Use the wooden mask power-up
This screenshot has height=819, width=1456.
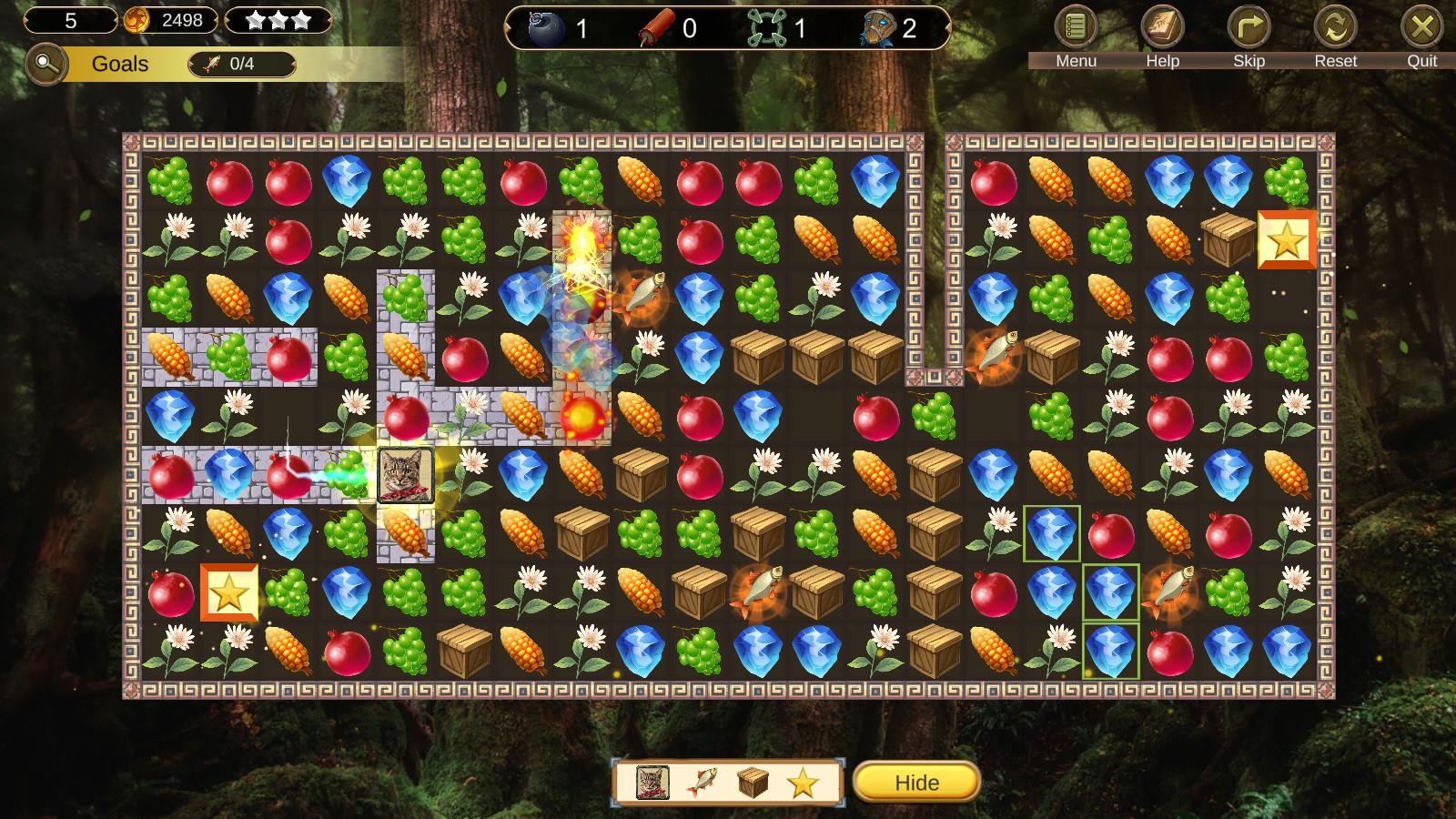[876, 29]
